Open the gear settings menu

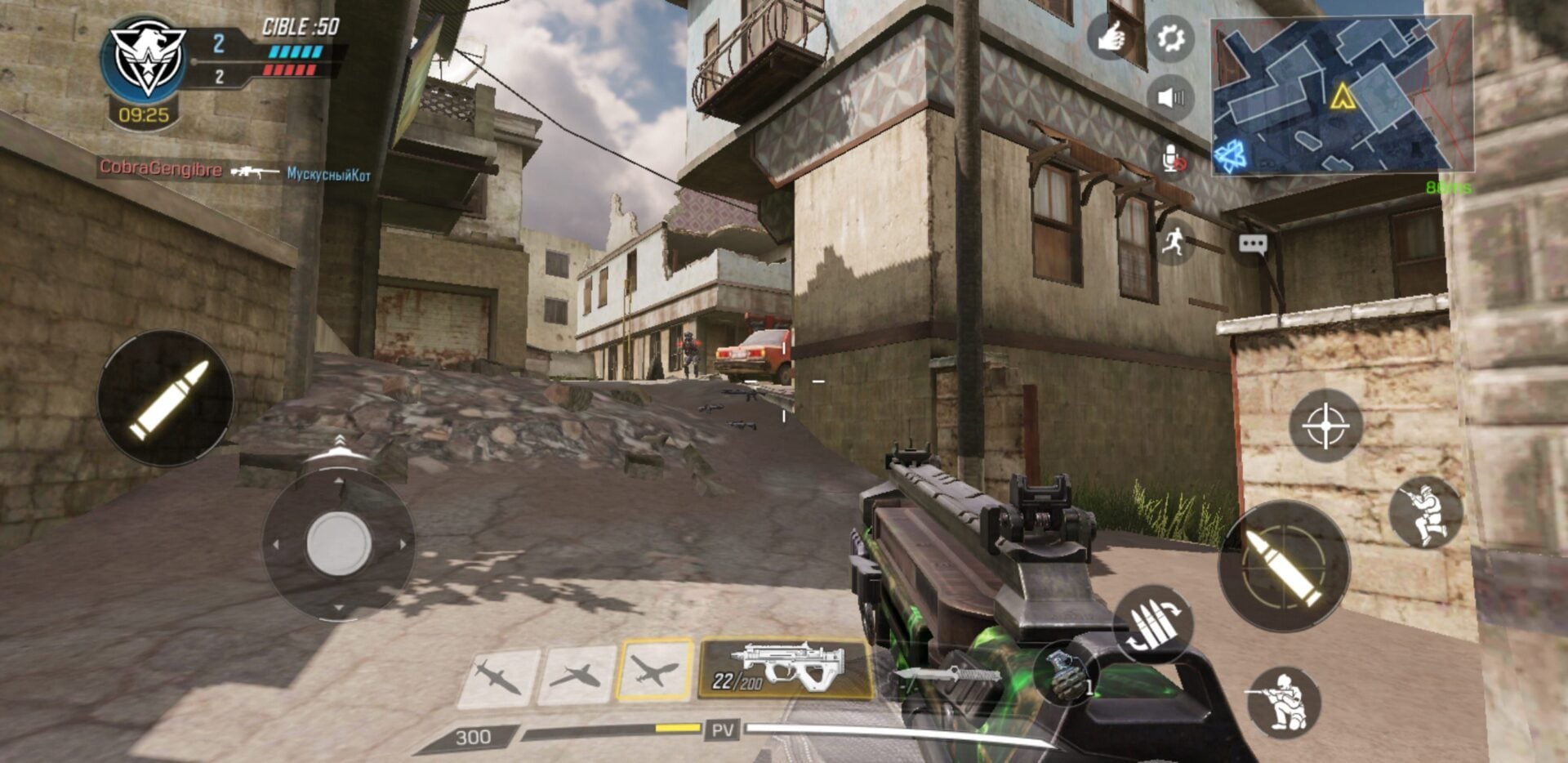pos(1170,38)
